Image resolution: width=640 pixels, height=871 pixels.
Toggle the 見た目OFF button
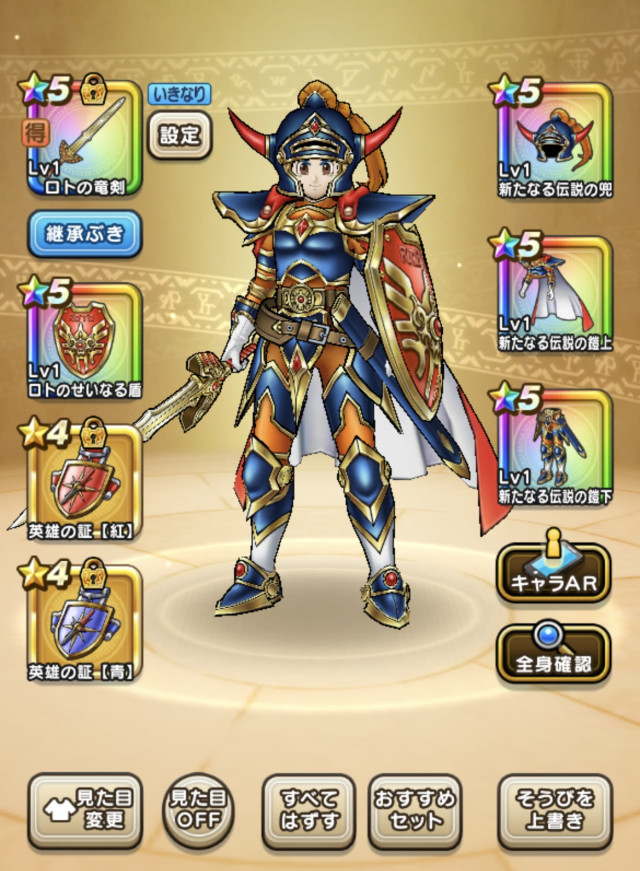pos(195,810)
